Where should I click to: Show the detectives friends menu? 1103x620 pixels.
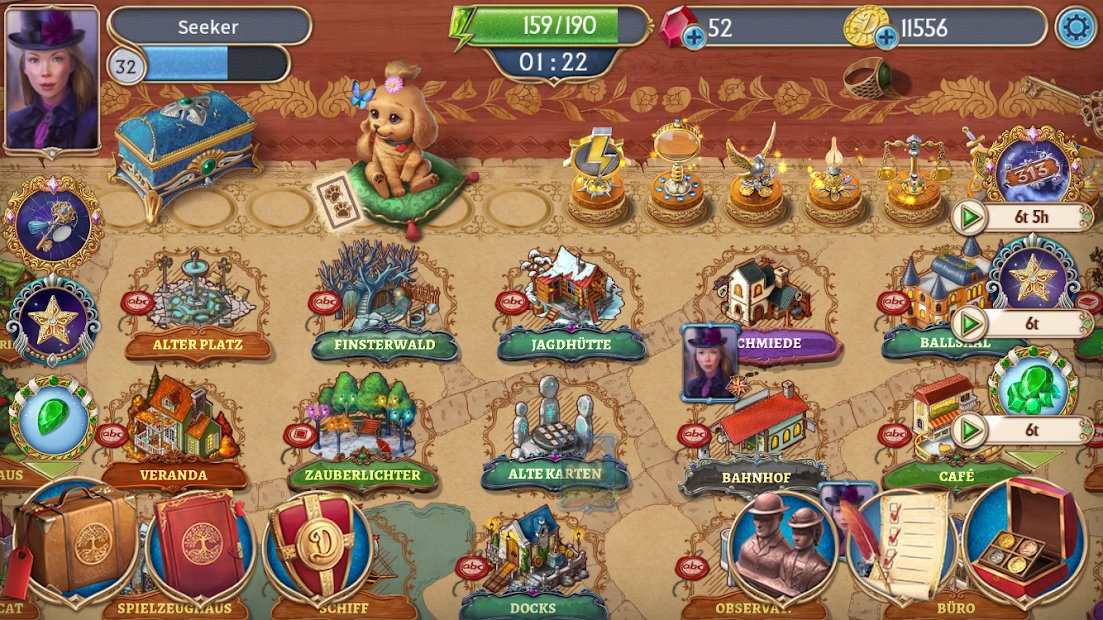click(782, 544)
